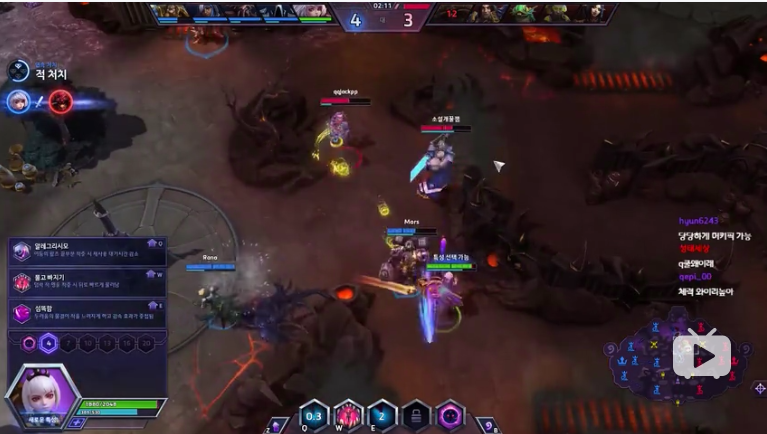Activate the pink W ability icon
This screenshot has height=434, width=767.
click(348, 414)
